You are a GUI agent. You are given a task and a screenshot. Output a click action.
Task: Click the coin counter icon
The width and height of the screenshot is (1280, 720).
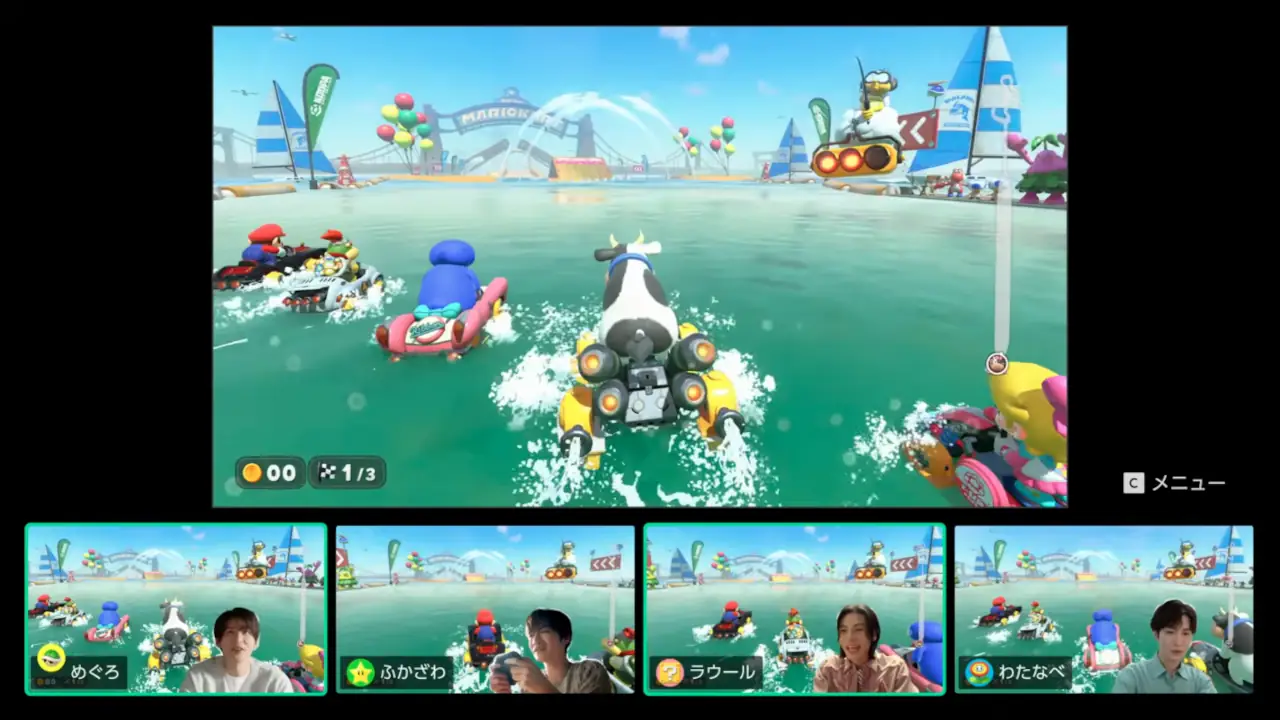pos(251,473)
